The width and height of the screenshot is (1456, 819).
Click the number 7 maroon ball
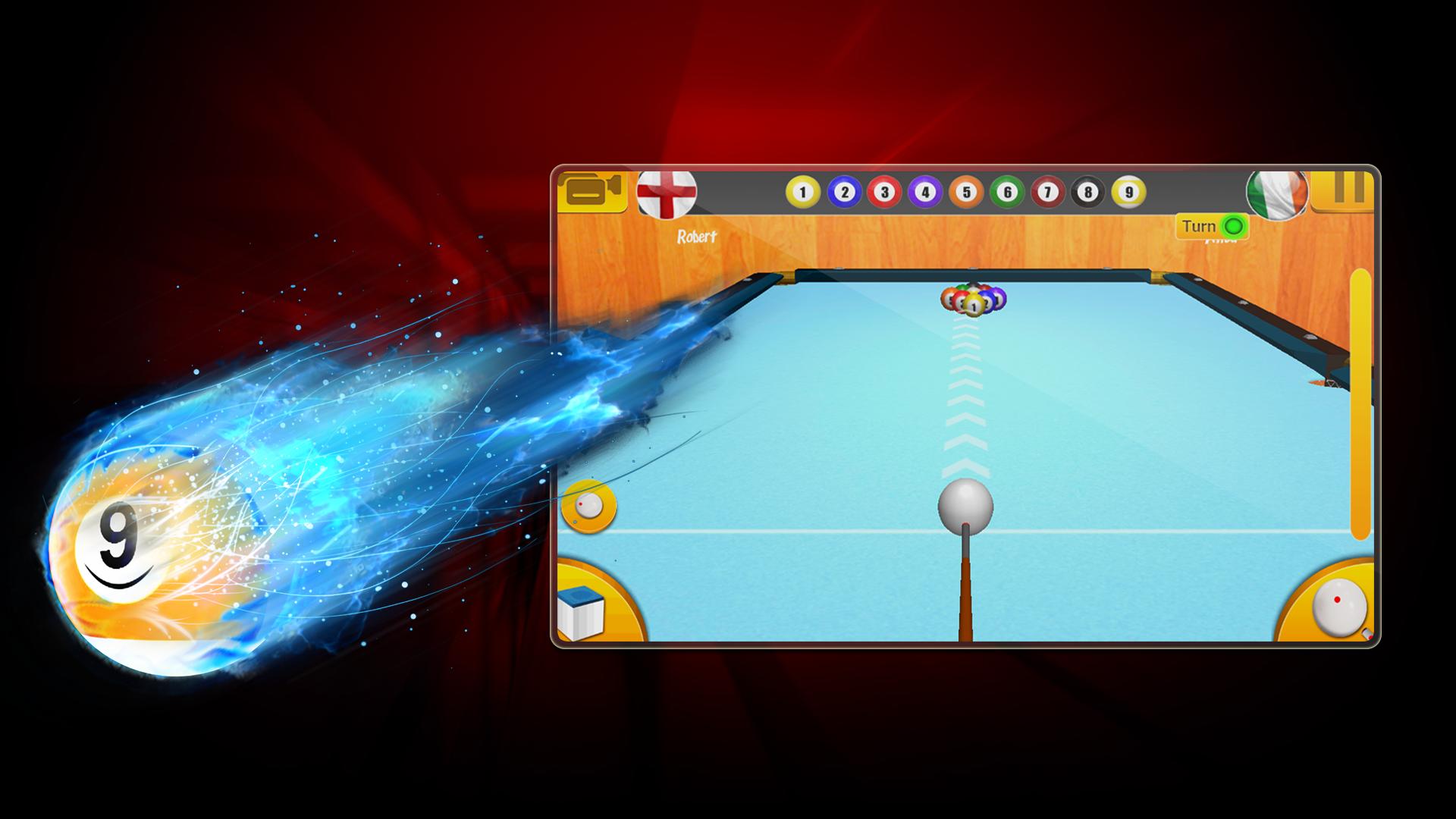[x=1048, y=192]
